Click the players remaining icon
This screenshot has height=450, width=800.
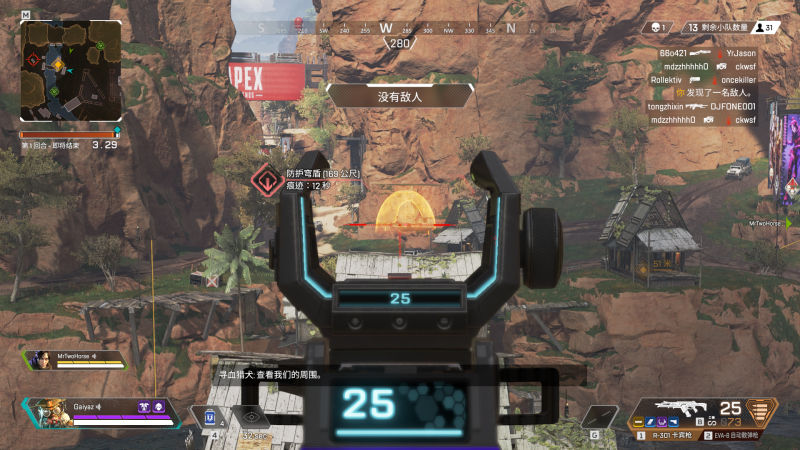click(x=767, y=28)
